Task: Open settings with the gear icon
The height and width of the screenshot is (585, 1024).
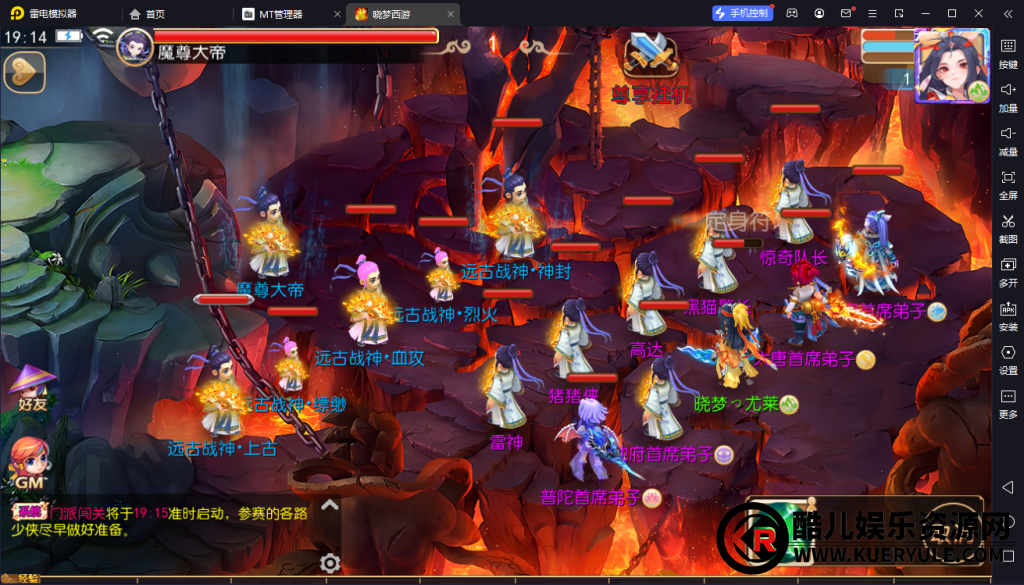Action: [330, 563]
